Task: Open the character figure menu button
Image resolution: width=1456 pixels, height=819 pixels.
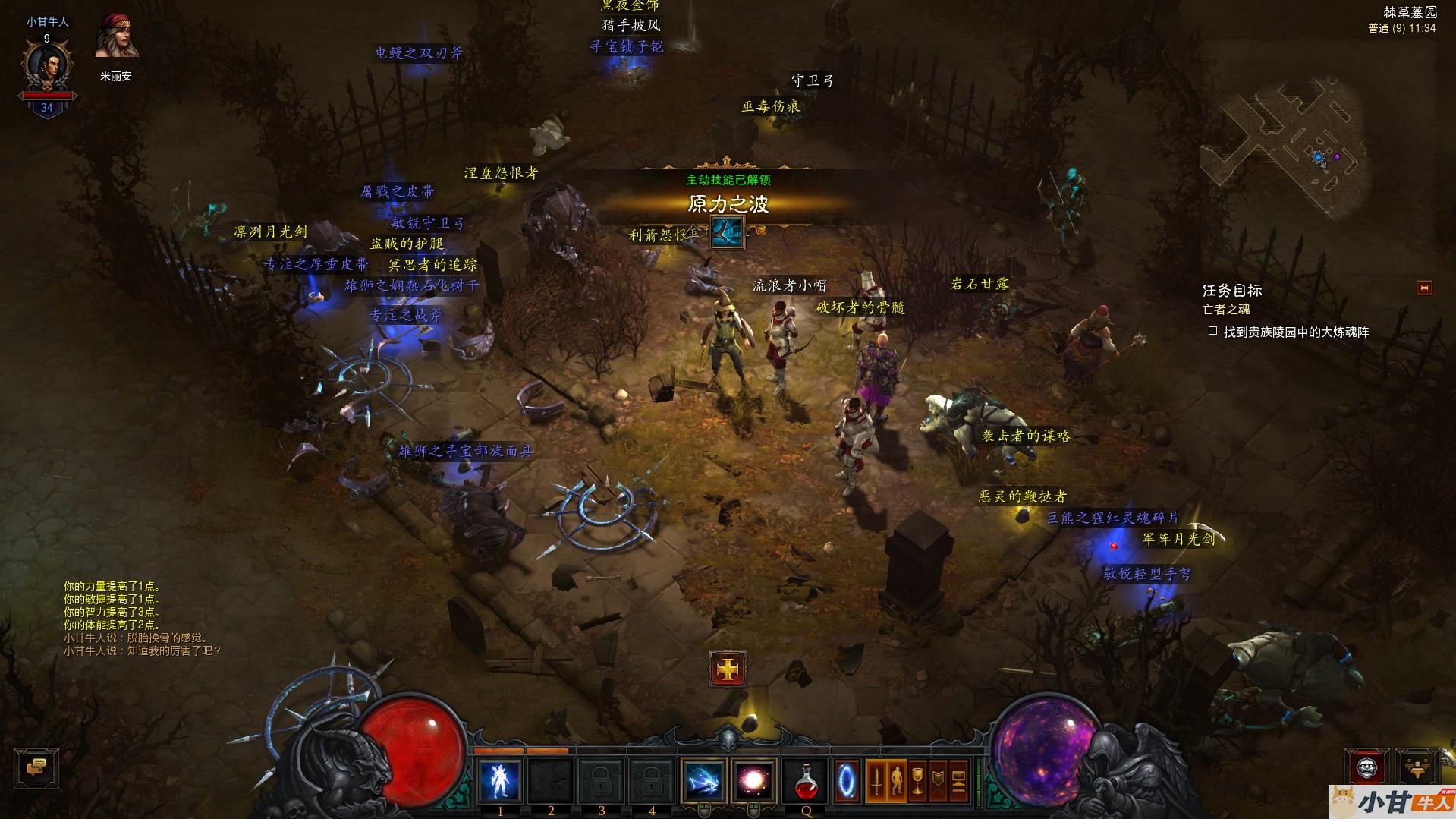Action: click(897, 781)
